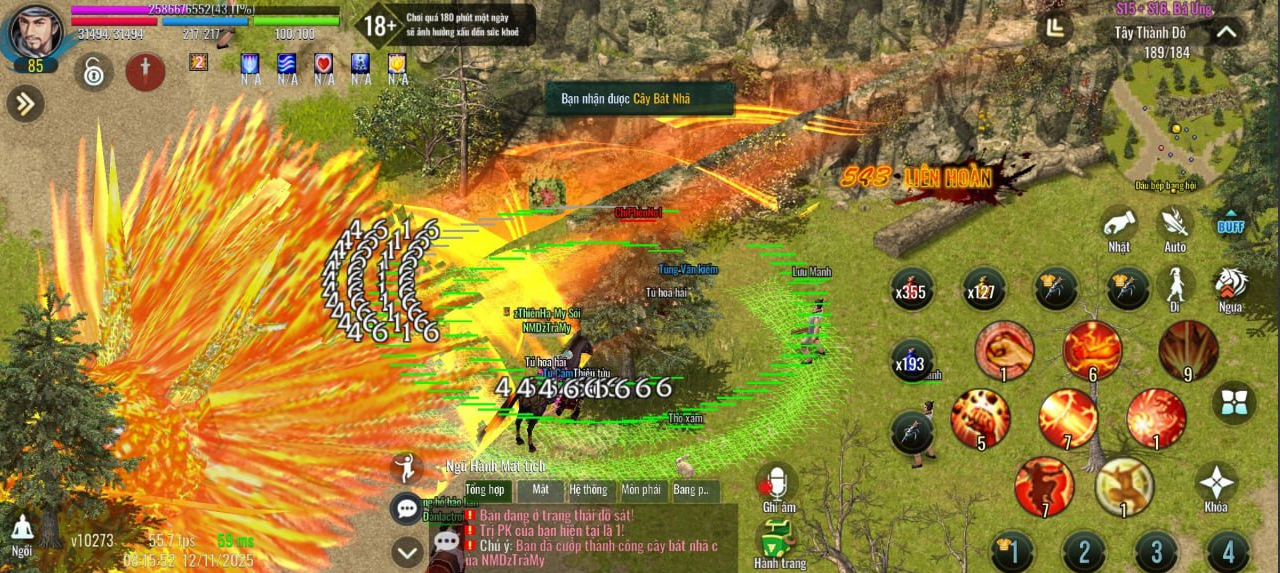Toggle Auto combat mode
This screenshot has height=573, width=1280.
click(x=1174, y=225)
